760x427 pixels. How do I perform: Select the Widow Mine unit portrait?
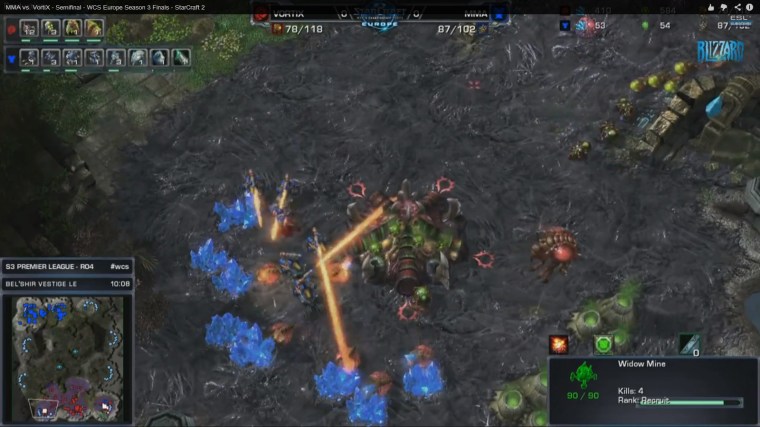(581, 380)
